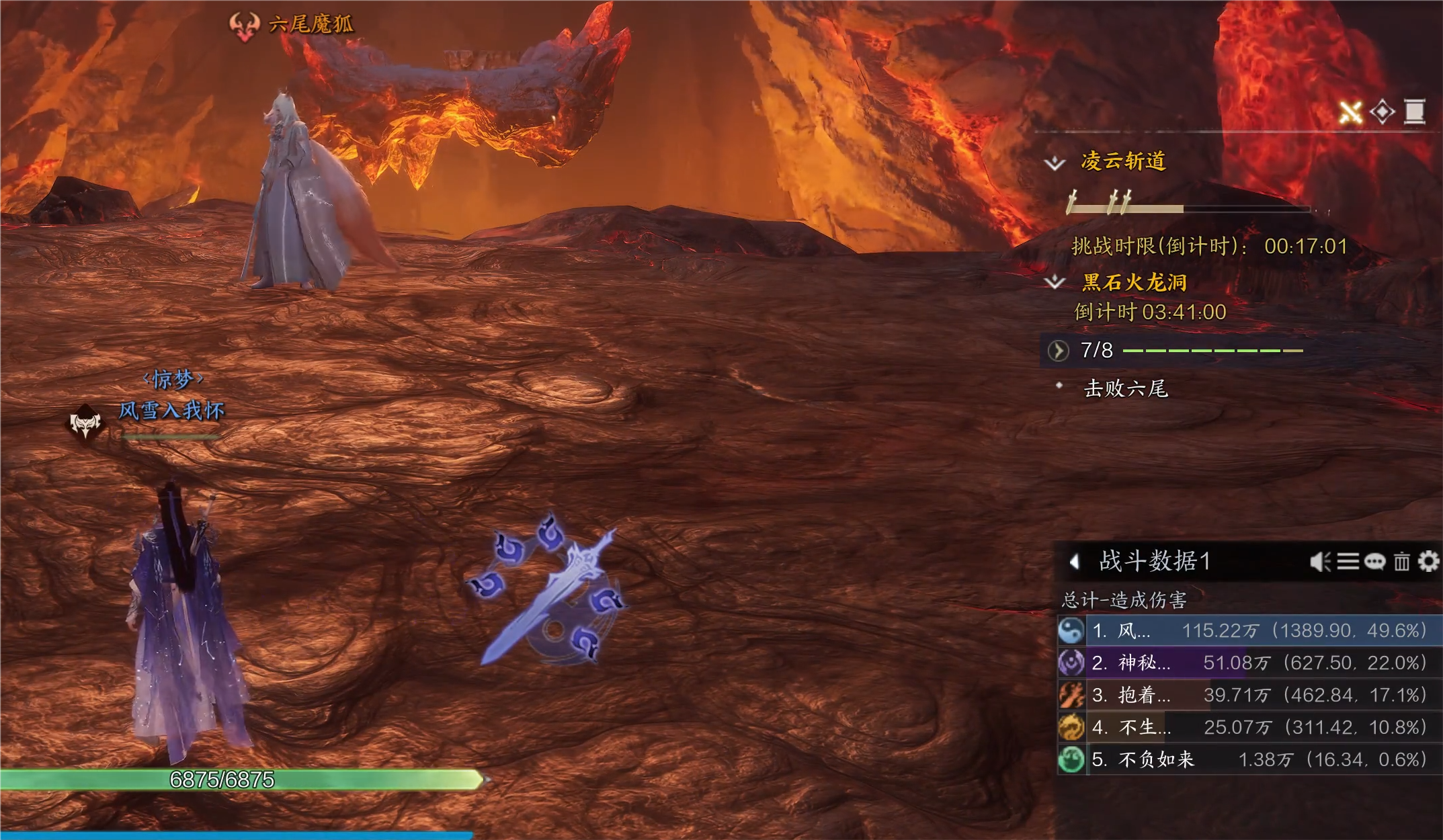Select the 不负如来 damage row
1443x840 pixels.
pyautogui.click(x=1250, y=759)
